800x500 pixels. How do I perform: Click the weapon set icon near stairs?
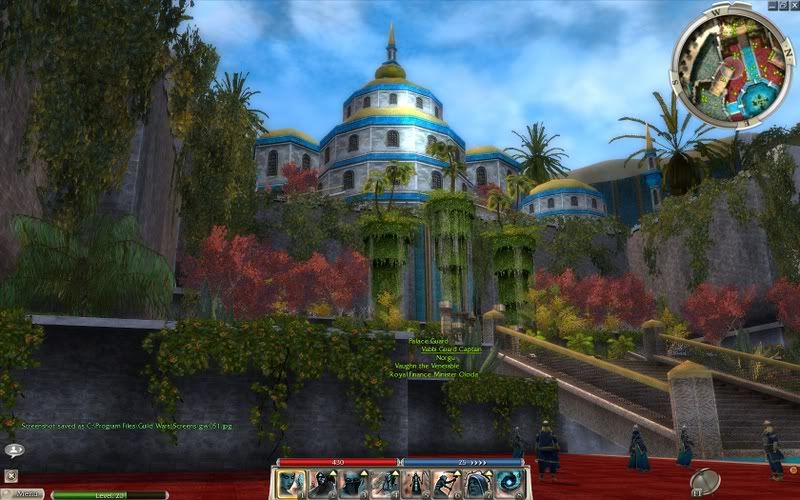click(705, 481)
